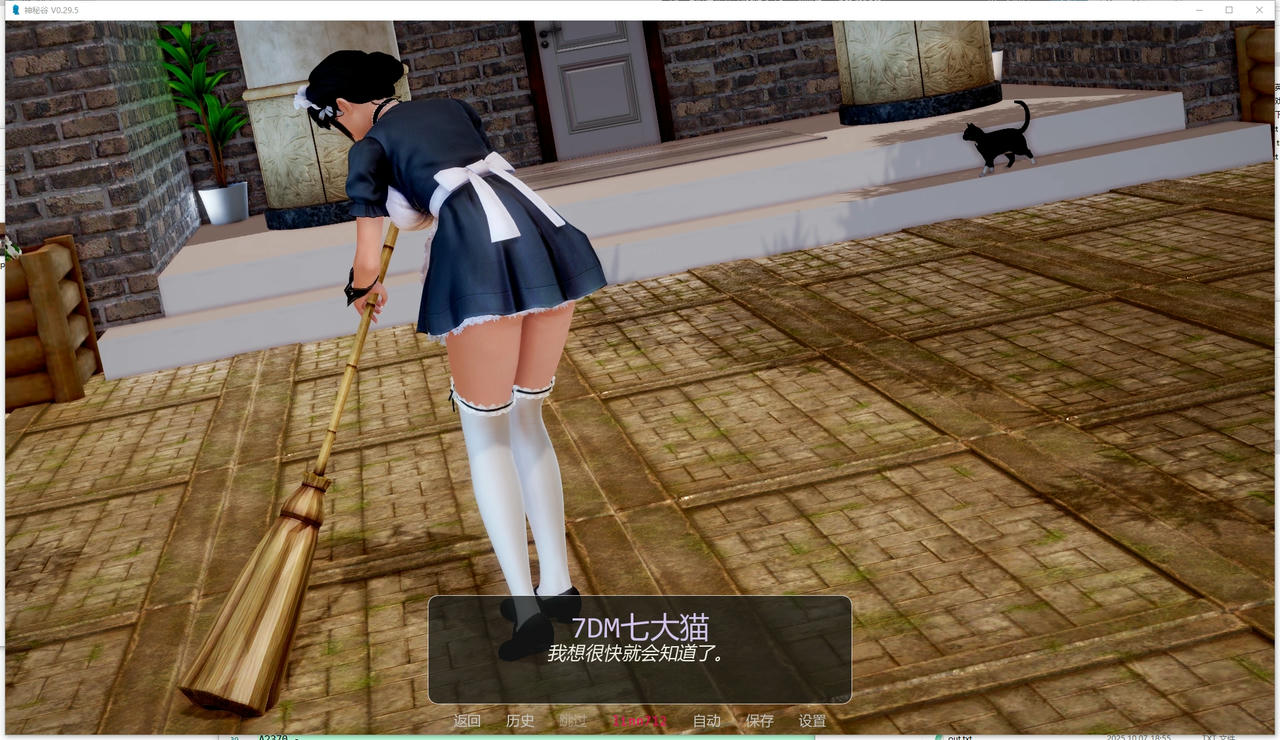
Task: Click 保存 to save the game
Action: [761, 720]
